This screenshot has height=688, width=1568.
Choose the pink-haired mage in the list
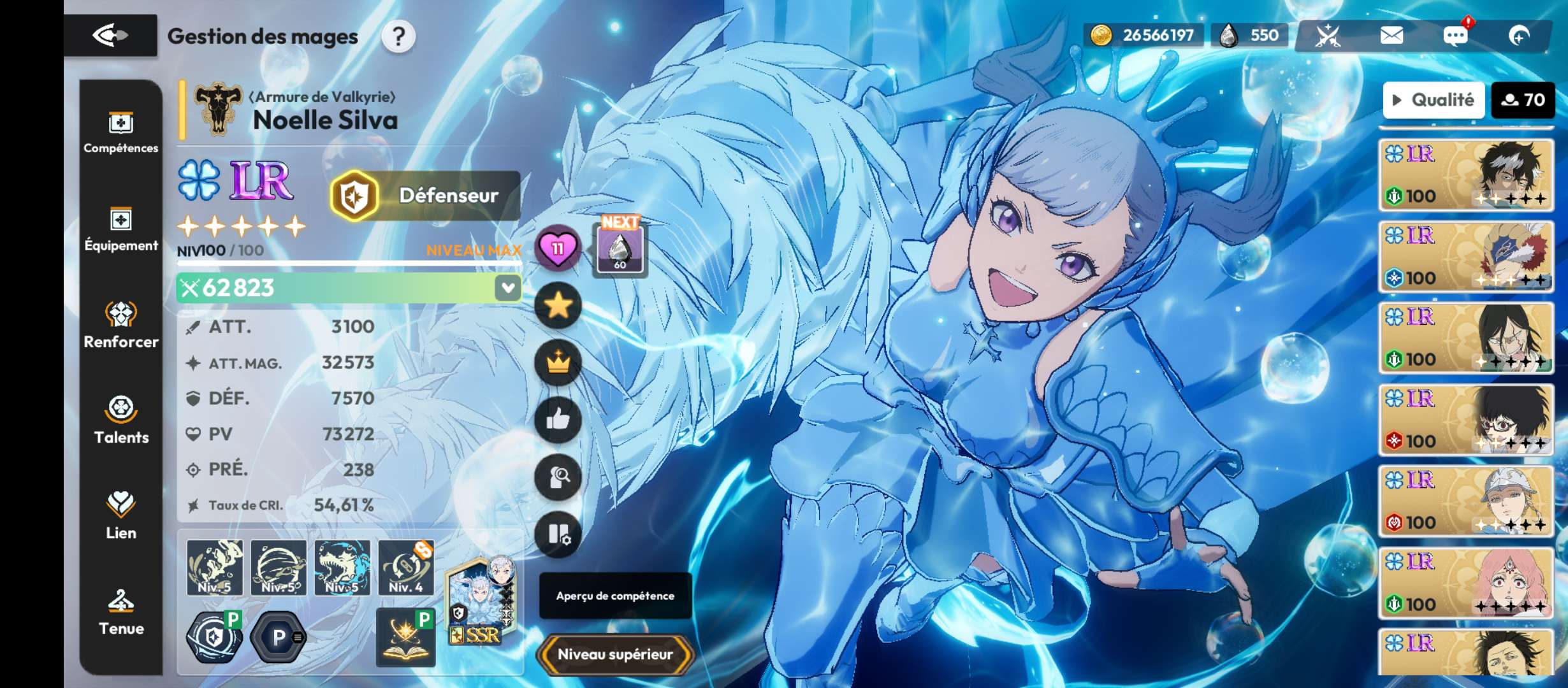tap(1466, 582)
